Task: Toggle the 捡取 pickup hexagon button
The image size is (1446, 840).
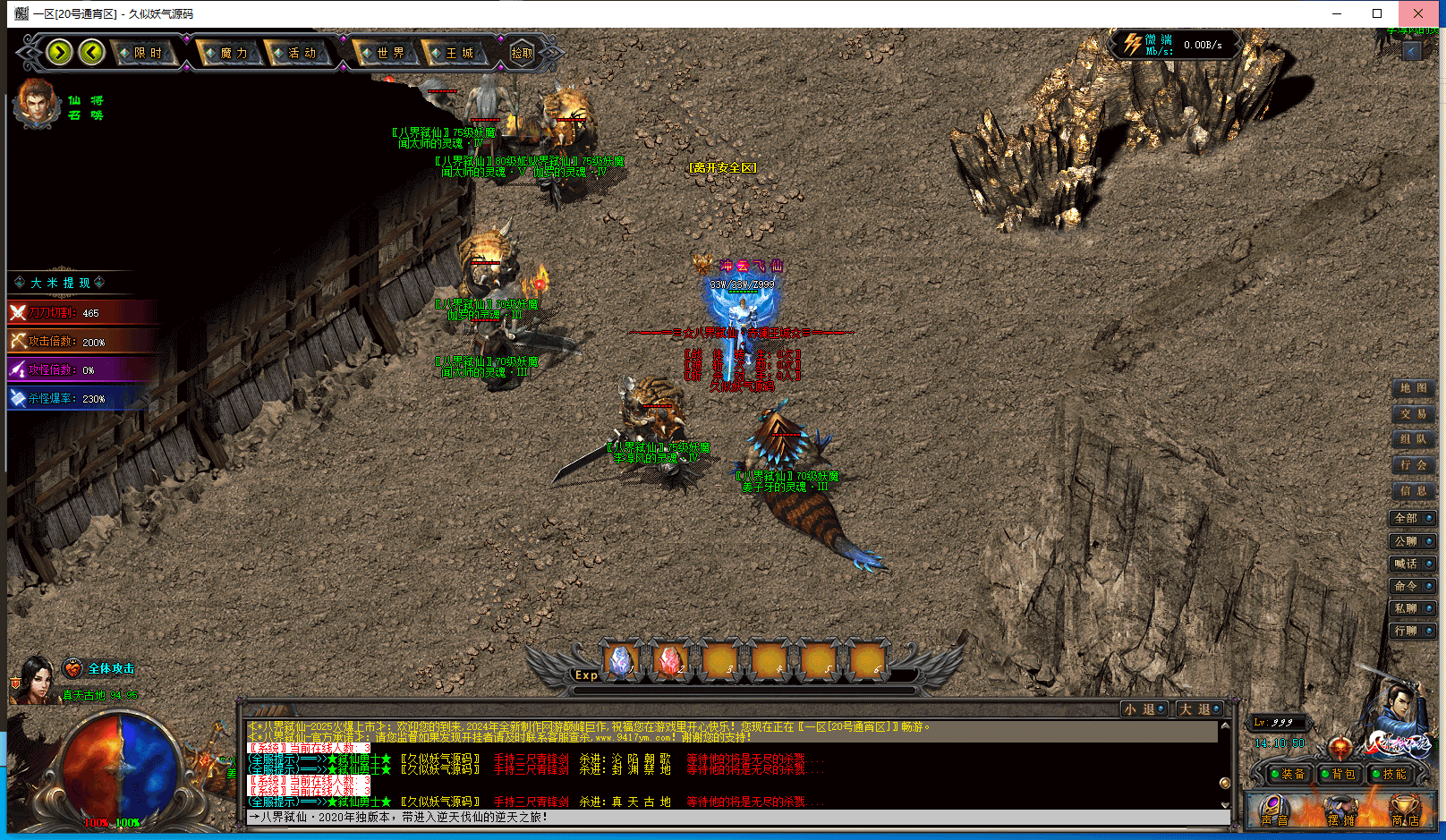Action: coord(522,54)
